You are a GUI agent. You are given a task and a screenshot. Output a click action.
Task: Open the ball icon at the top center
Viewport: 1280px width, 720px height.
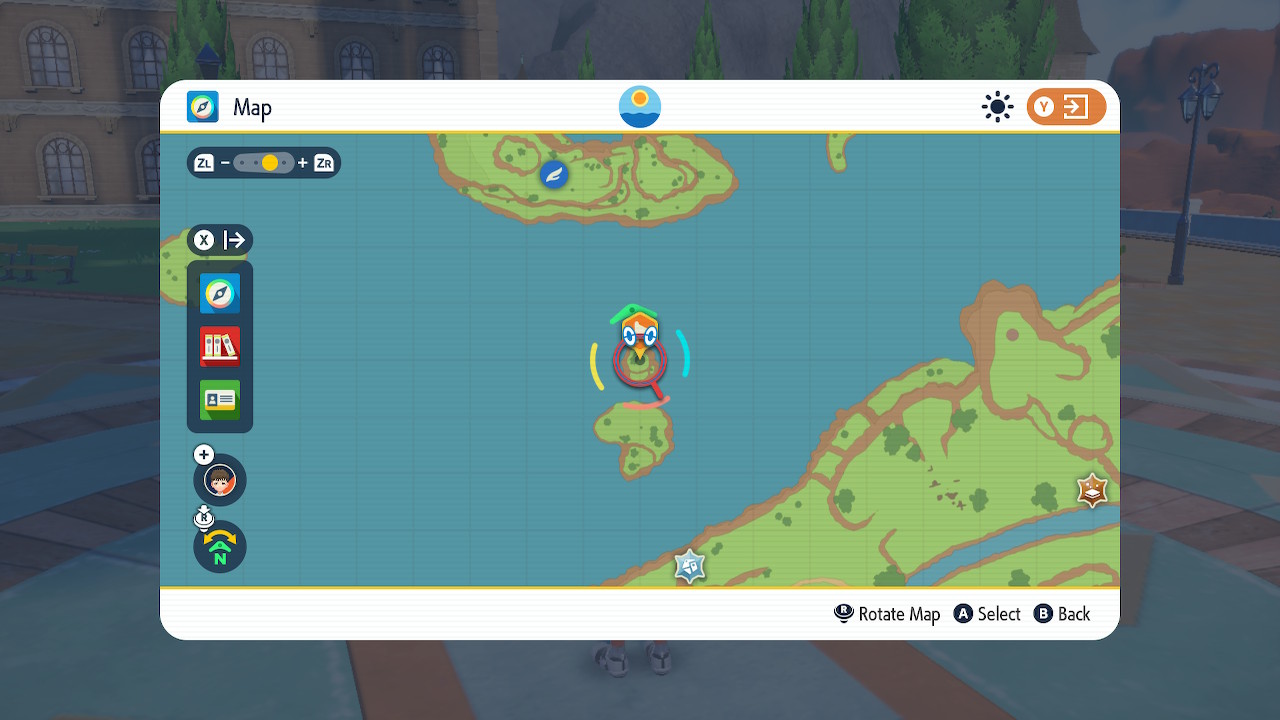pyautogui.click(x=639, y=105)
